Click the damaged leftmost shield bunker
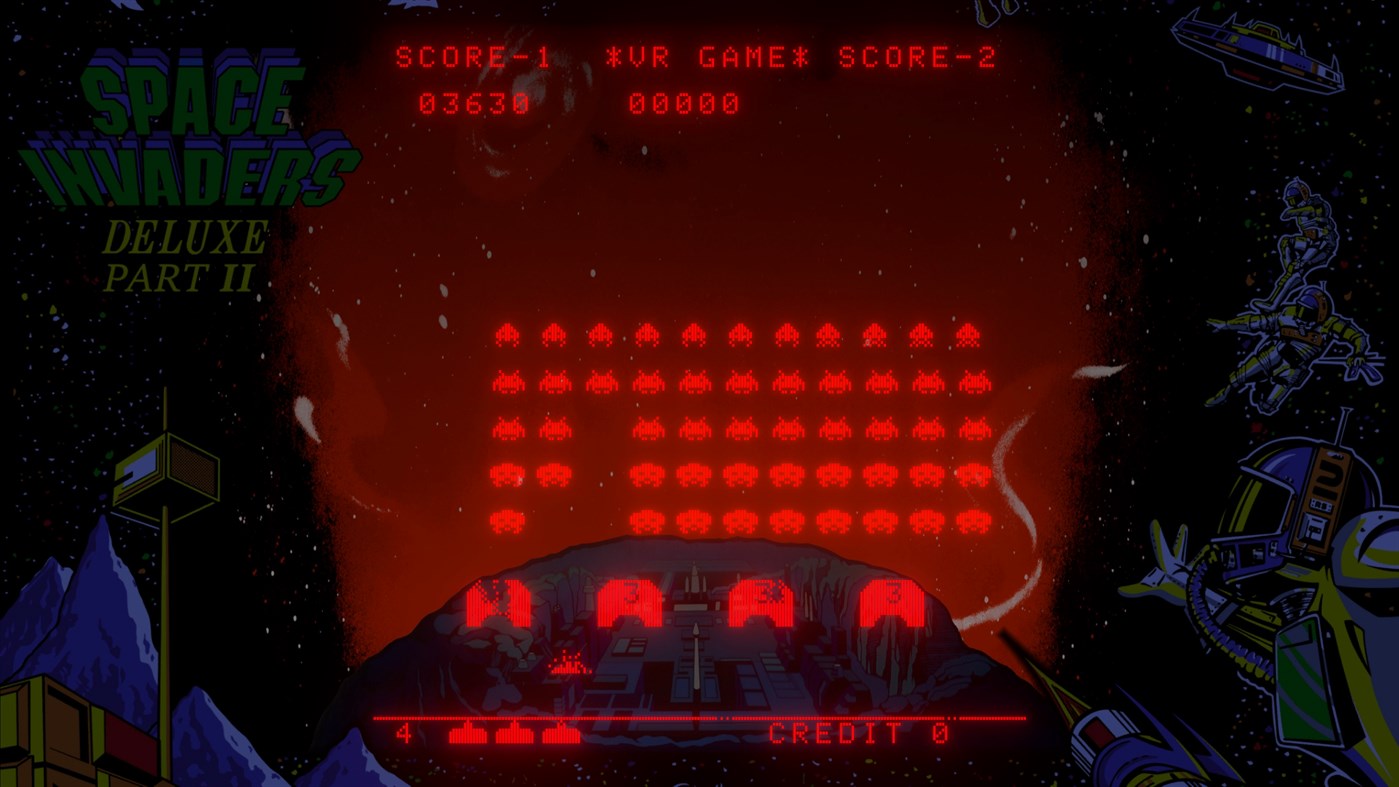This screenshot has height=787, width=1399. (x=500, y=600)
